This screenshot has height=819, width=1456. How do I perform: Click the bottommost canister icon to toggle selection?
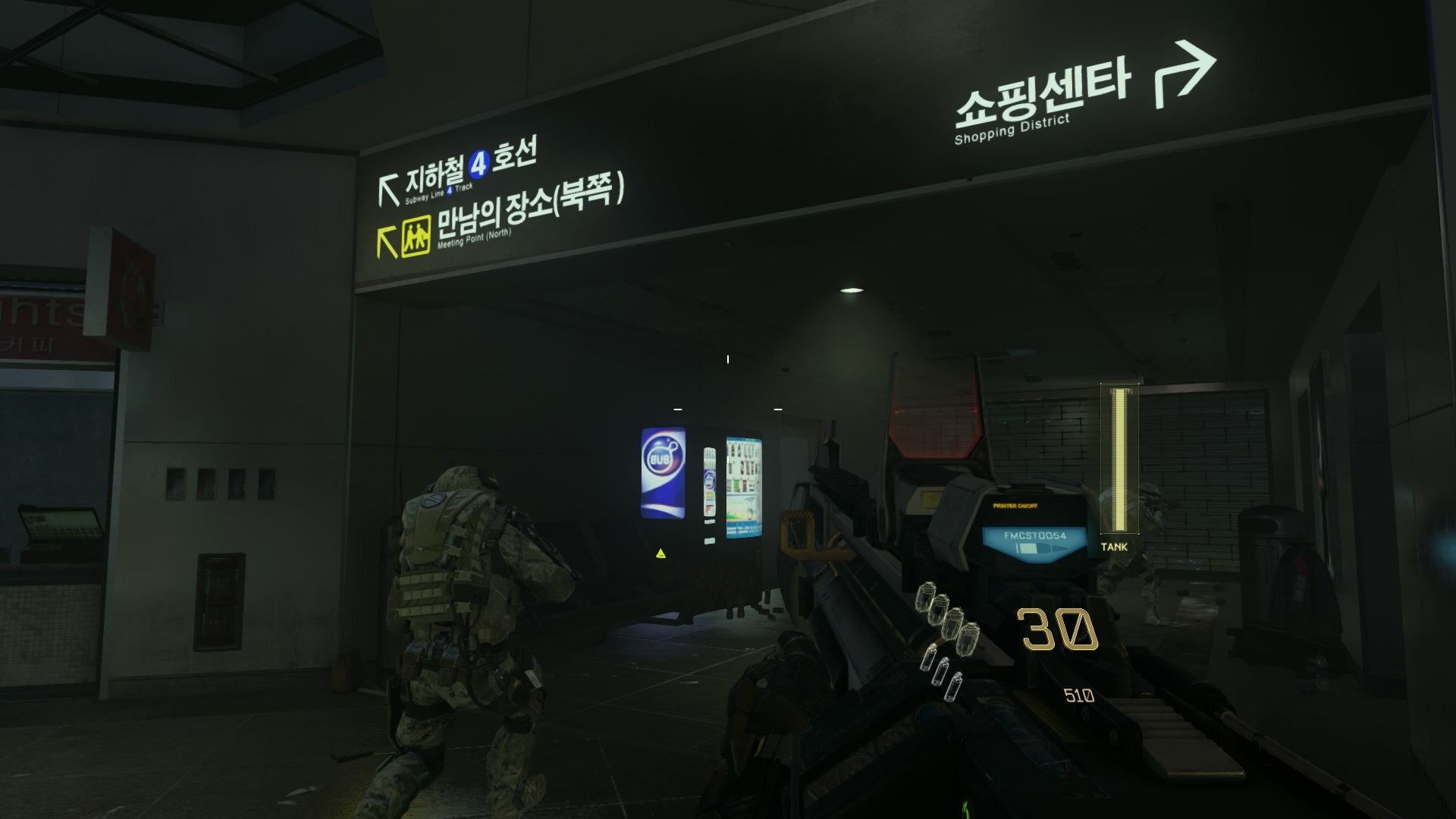click(x=953, y=686)
